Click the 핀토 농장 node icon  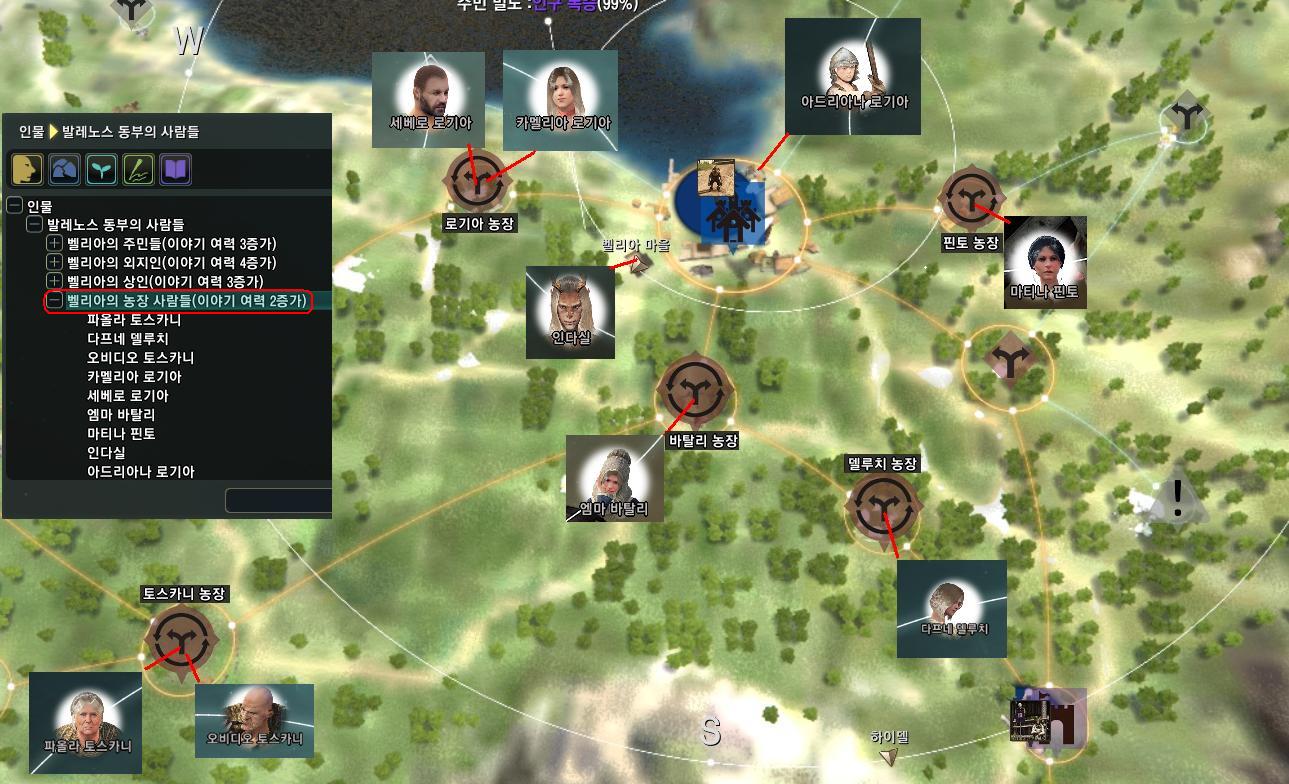[x=968, y=197]
